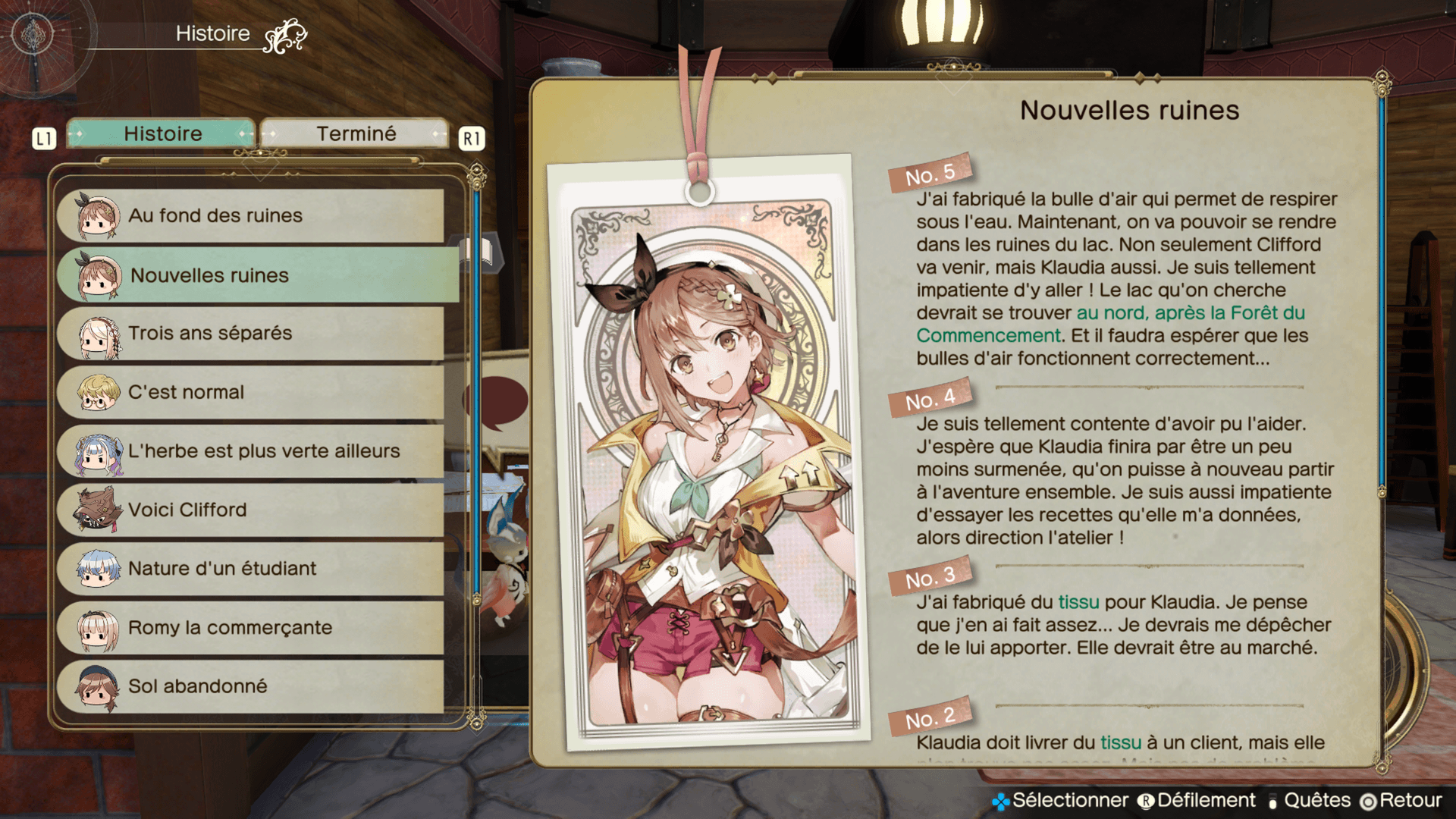Click the No. 5 journal entry text
The width and height of the screenshot is (1456, 819).
(1126, 278)
